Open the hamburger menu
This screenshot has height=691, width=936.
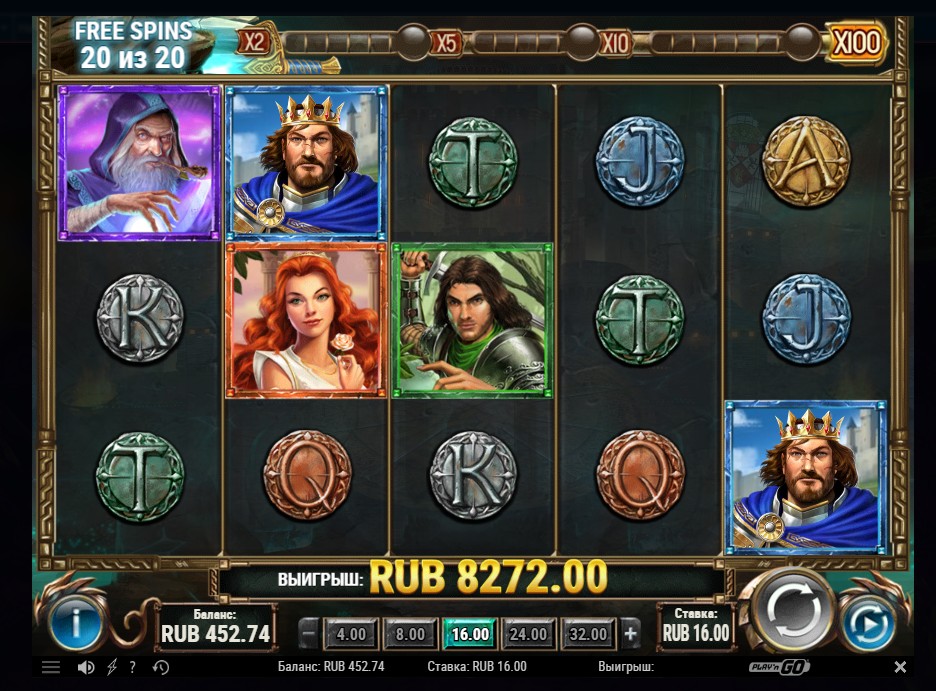(x=51, y=667)
